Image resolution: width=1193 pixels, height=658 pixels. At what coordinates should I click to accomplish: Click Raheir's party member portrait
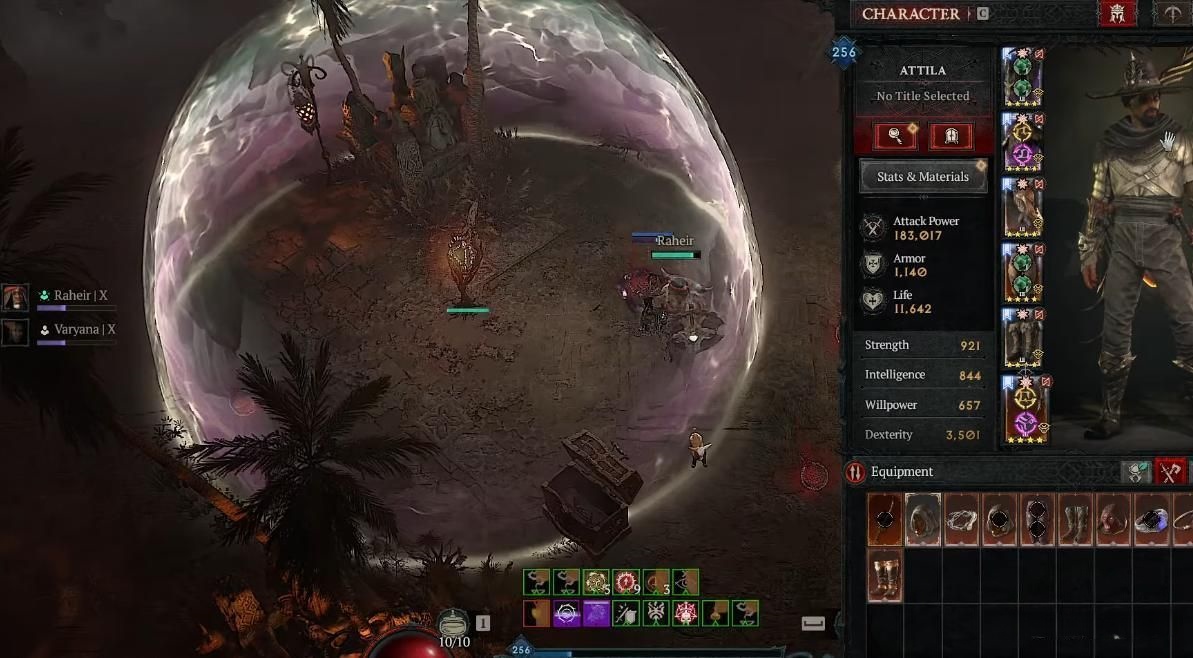pos(15,297)
